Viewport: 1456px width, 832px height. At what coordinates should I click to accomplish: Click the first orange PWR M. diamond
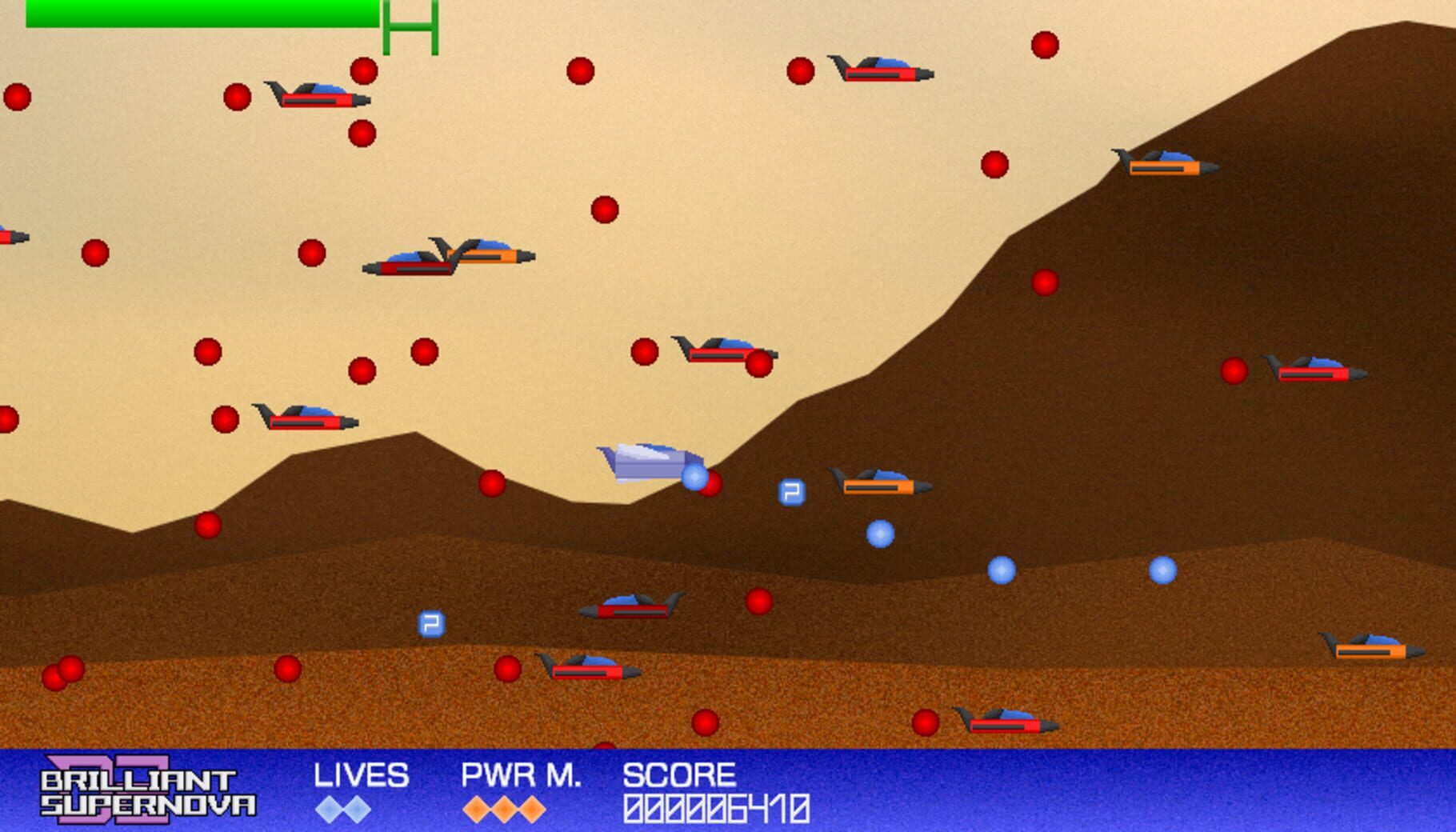pos(478,810)
